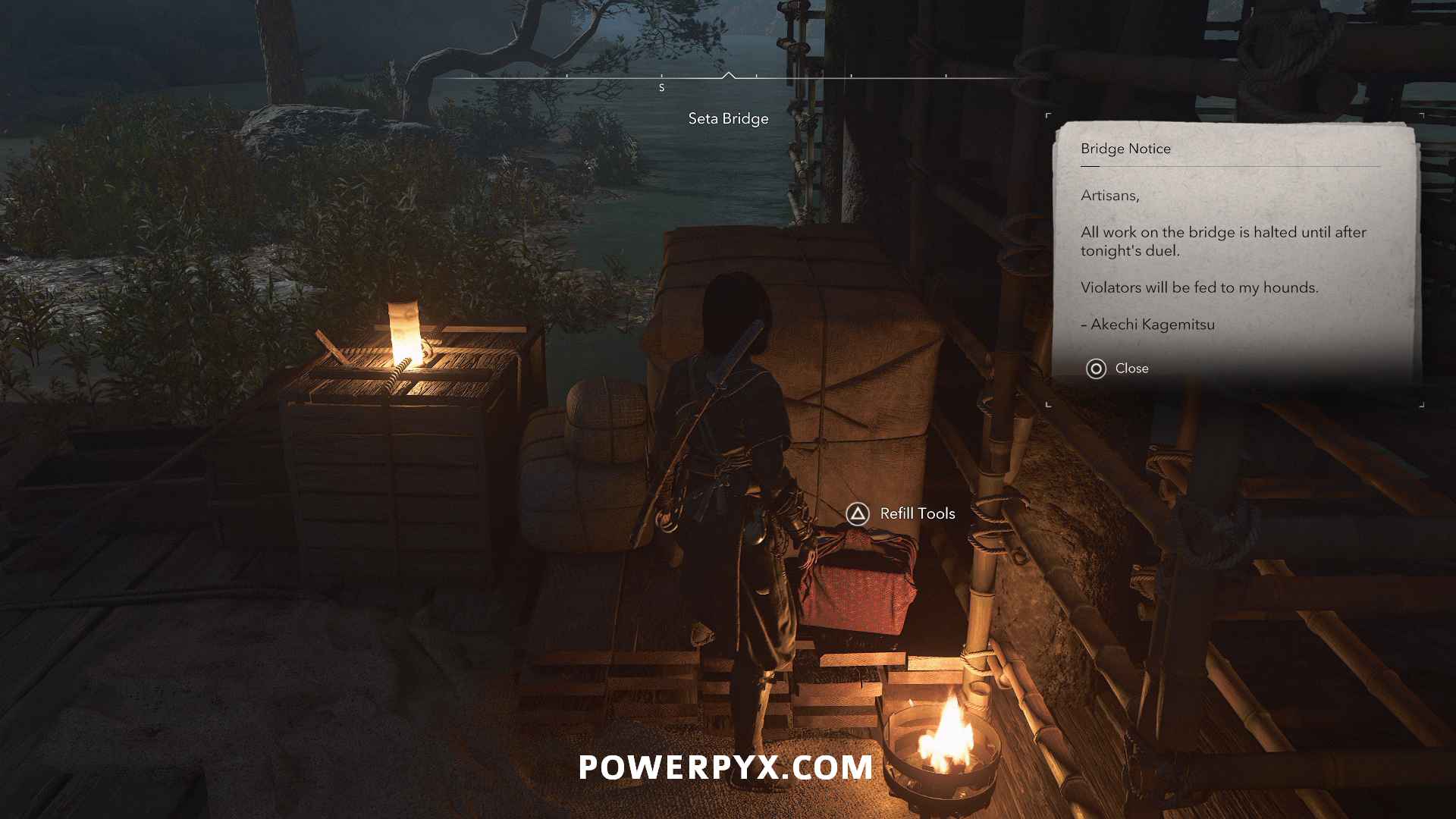
Task: Click the compass bar's center marker
Action: point(728,76)
